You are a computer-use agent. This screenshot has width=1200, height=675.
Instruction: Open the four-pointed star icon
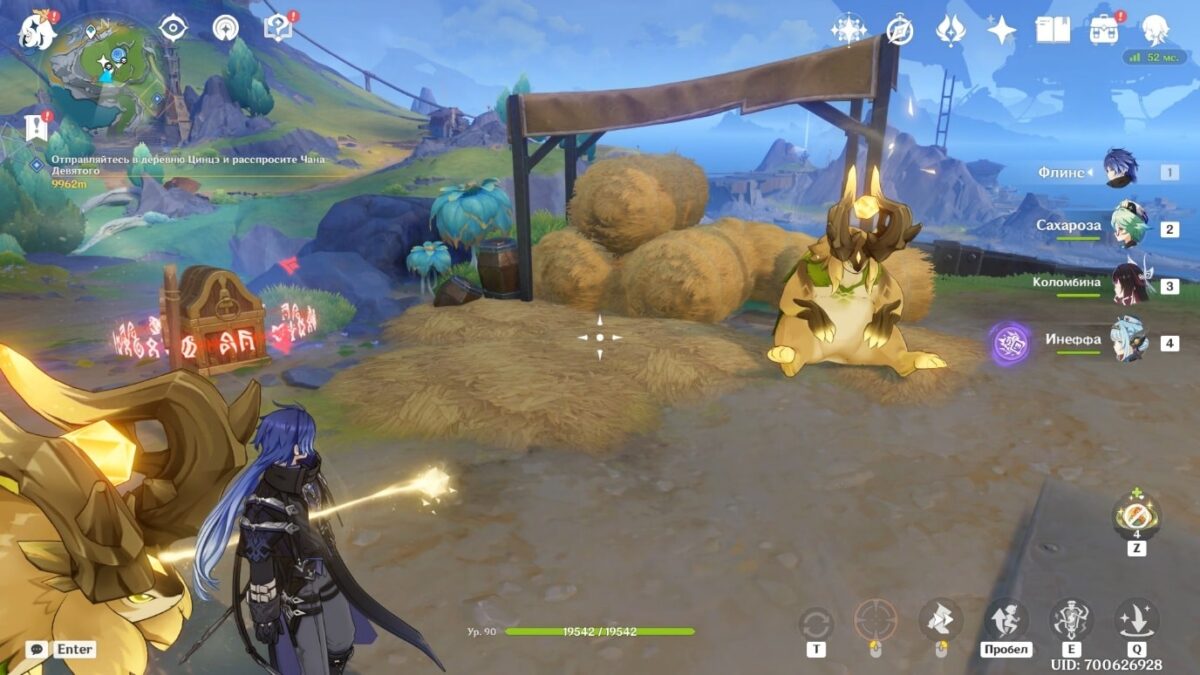(x=1001, y=29)
